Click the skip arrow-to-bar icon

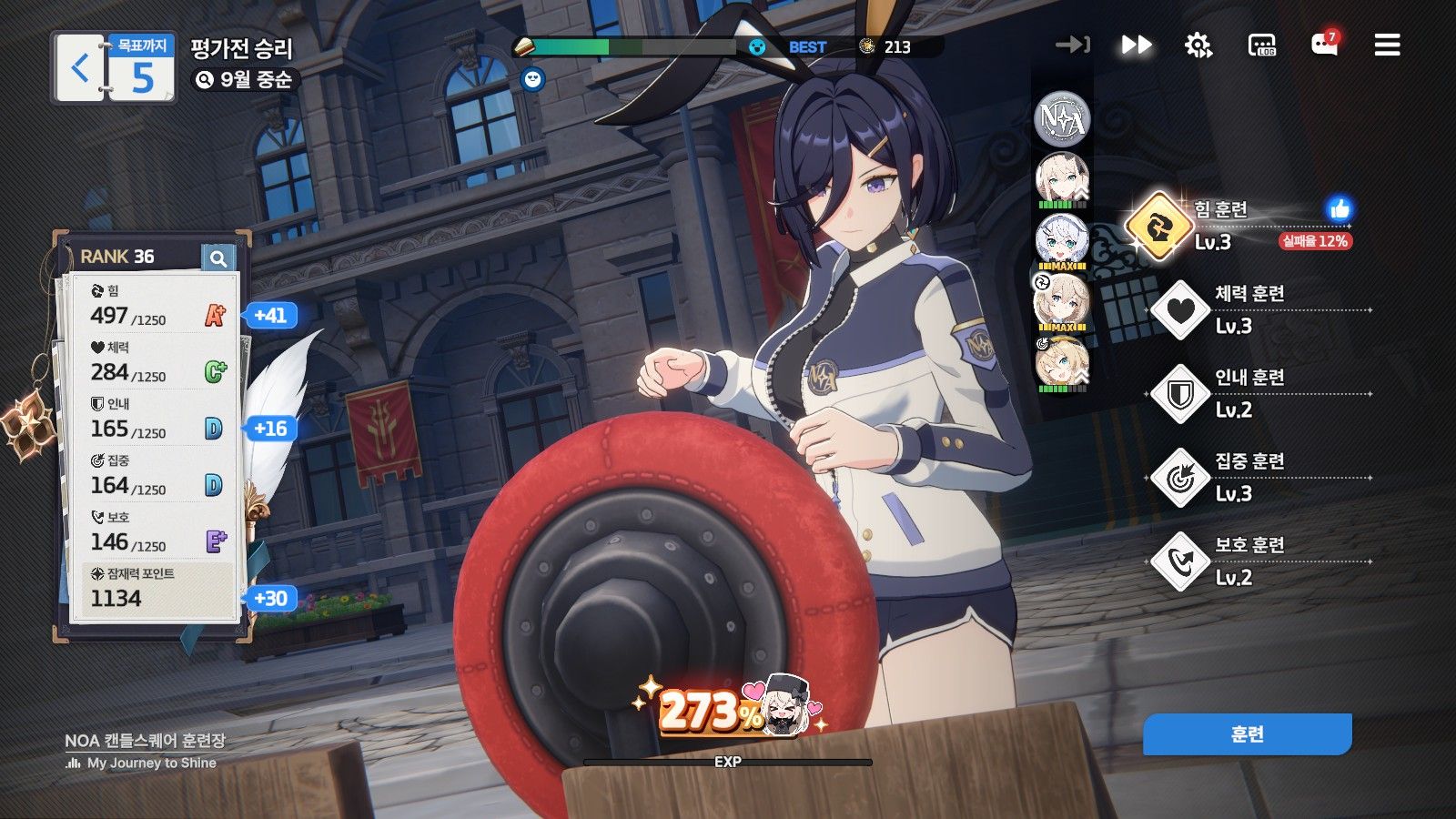coord(1073,45)
